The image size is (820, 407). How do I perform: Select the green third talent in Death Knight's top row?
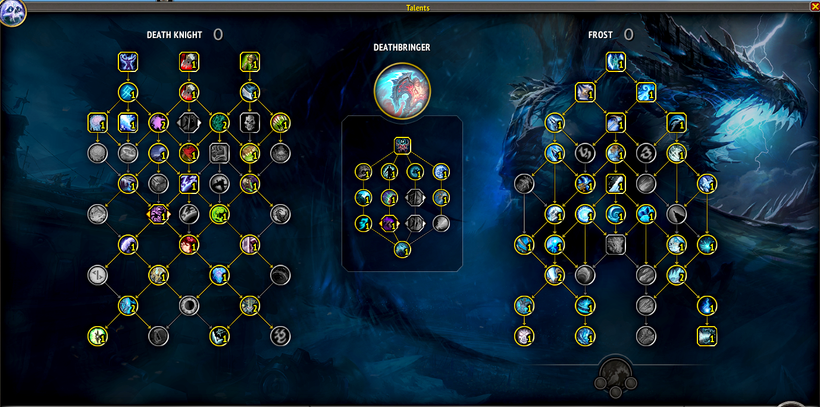coord(248,63)
